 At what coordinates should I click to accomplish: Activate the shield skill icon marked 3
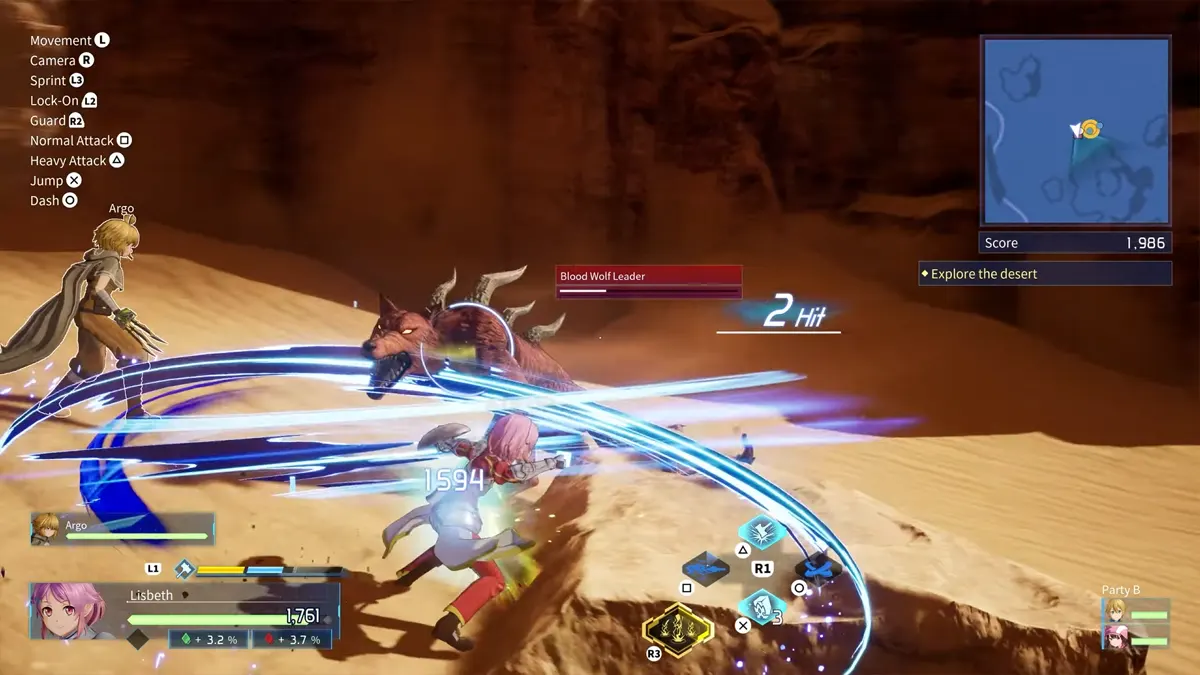pos(761,606)
